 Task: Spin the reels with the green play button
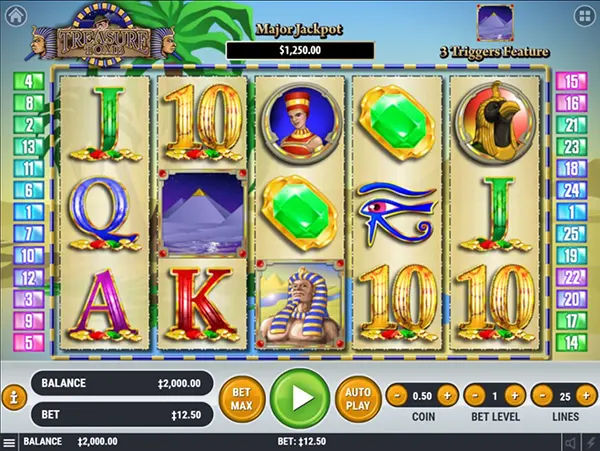[300, 397]
